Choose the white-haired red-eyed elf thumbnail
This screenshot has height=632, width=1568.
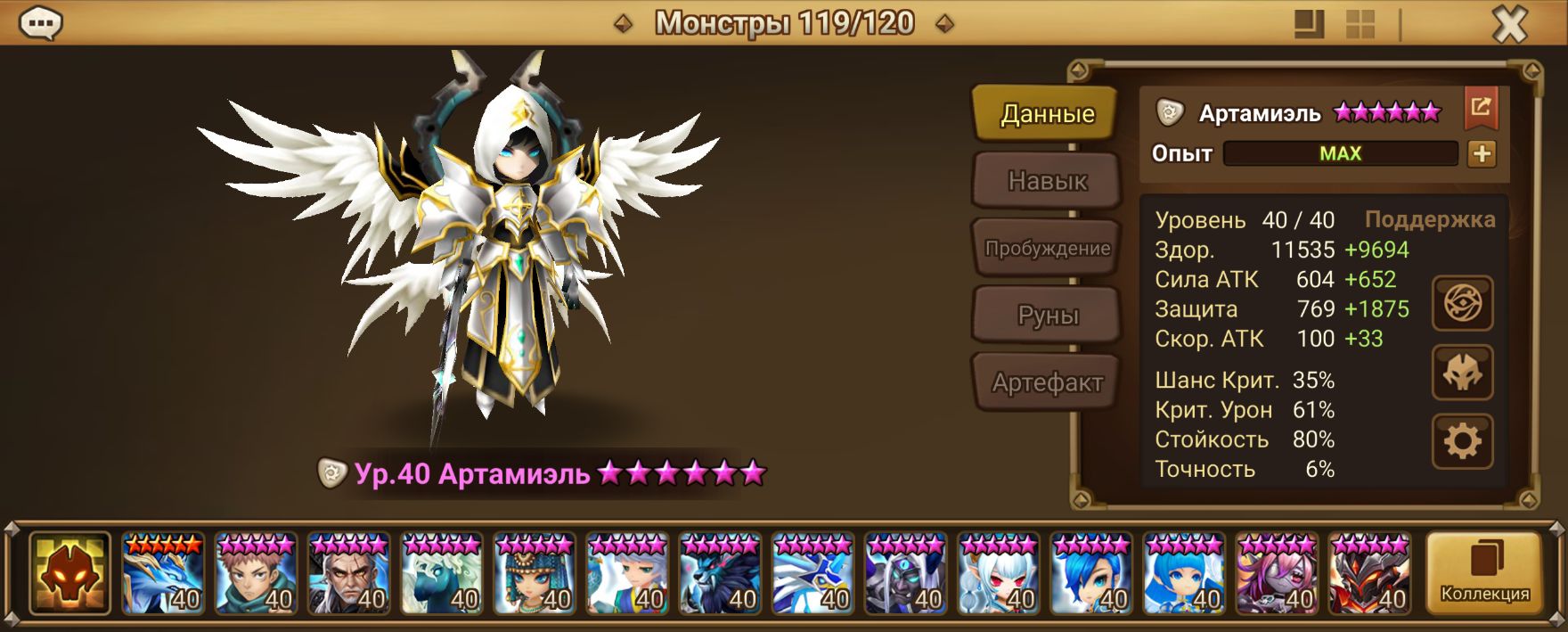[998, 573]
